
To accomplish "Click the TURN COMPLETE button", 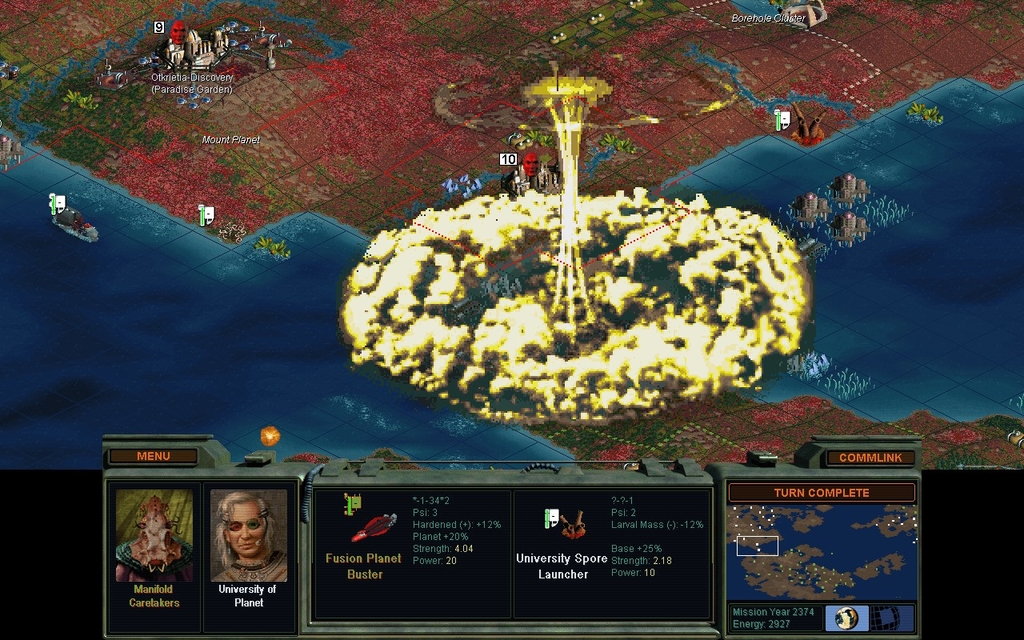I will coord(821,493).
